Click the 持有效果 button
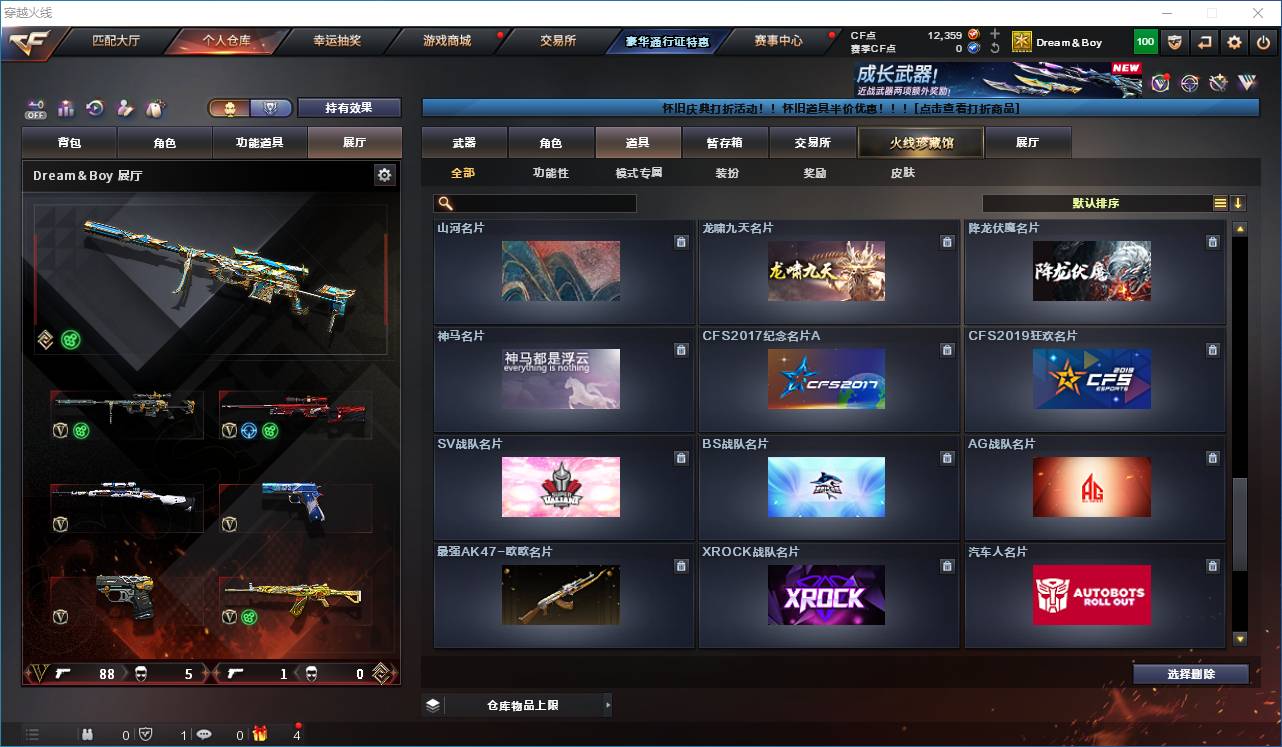This screenshot has width=1282, height=747. (348, 107)
